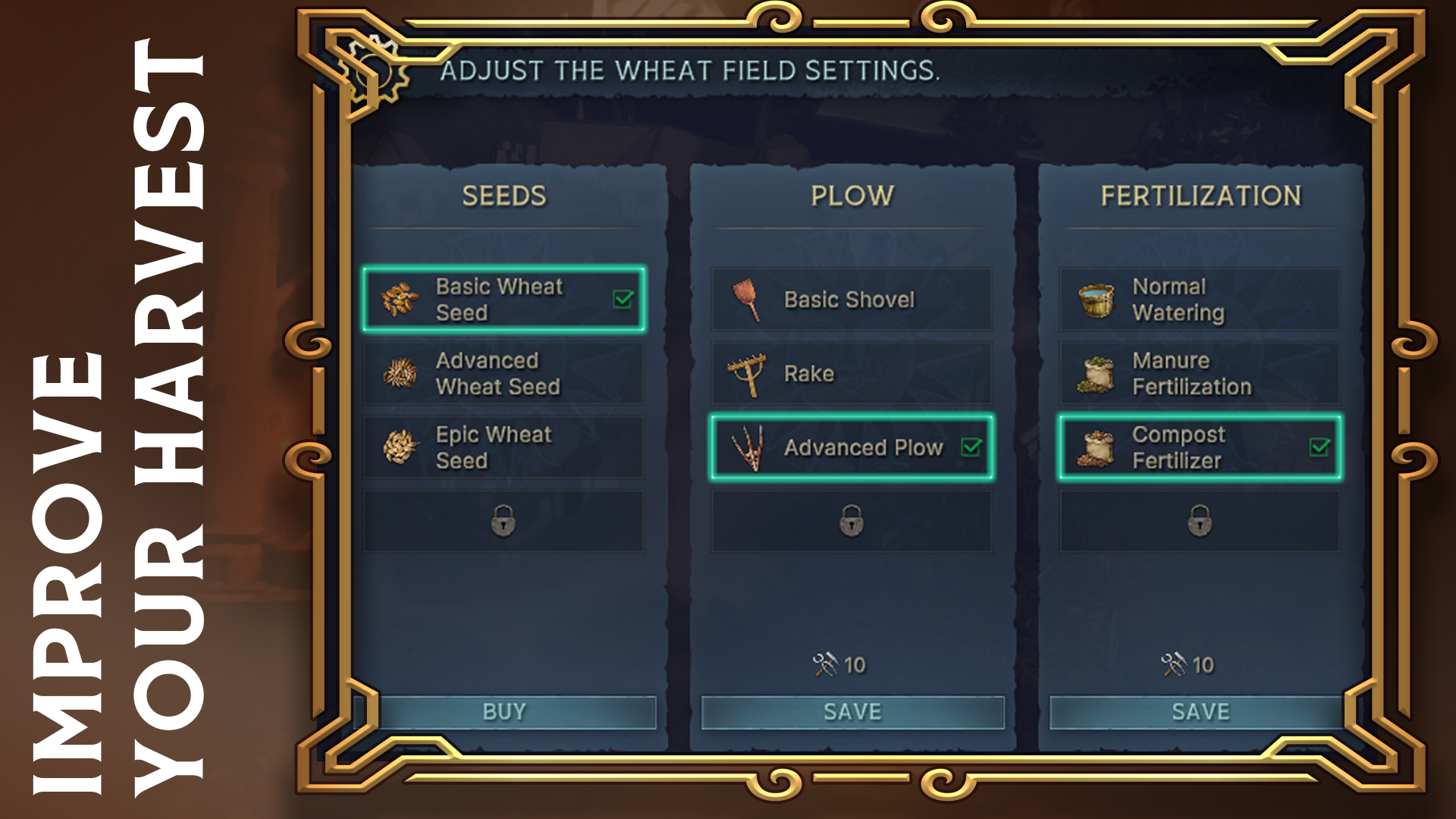Save the Plow settings
The height and width of the screenshot is (819, 1456).
(x=852, y=711)
